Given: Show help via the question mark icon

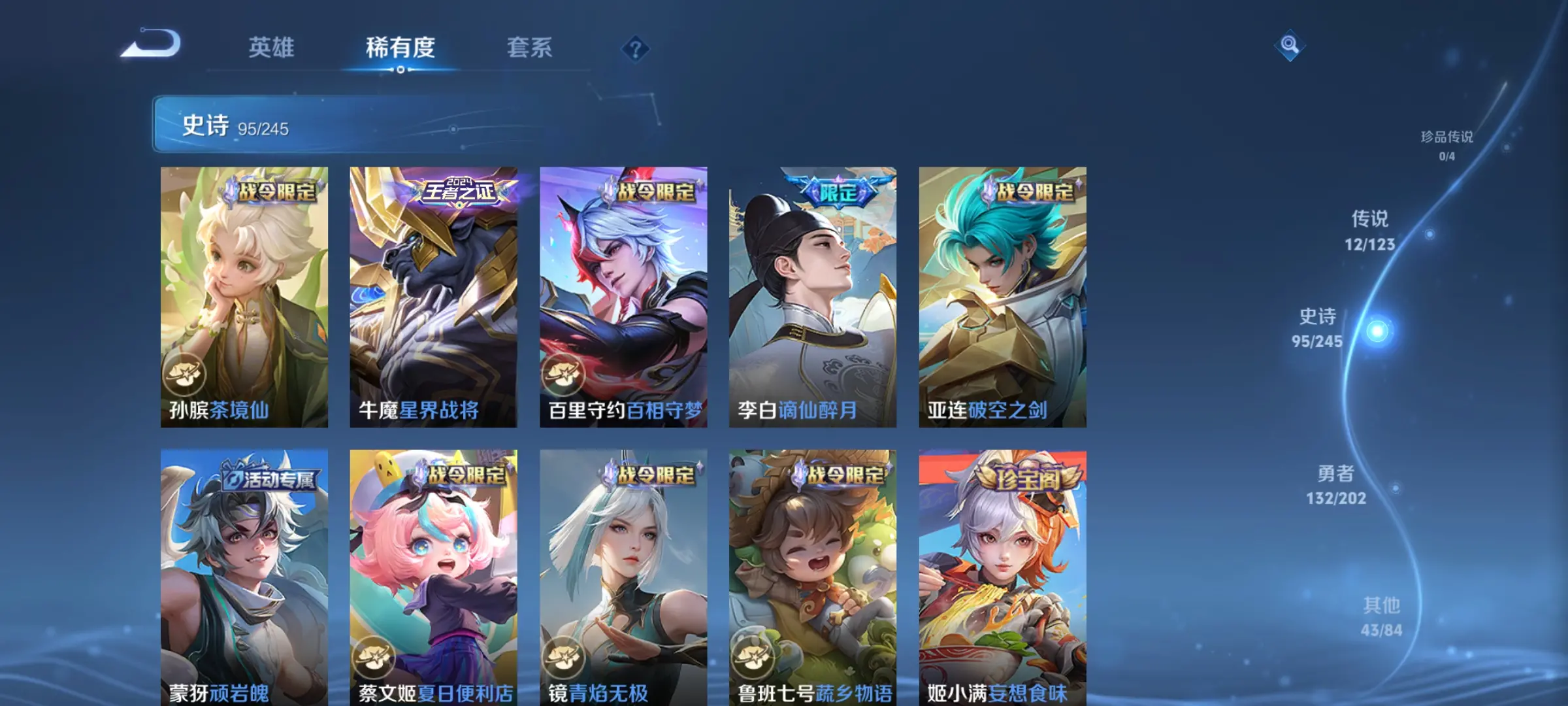Looking at the screenshot, I should point(635,49).
